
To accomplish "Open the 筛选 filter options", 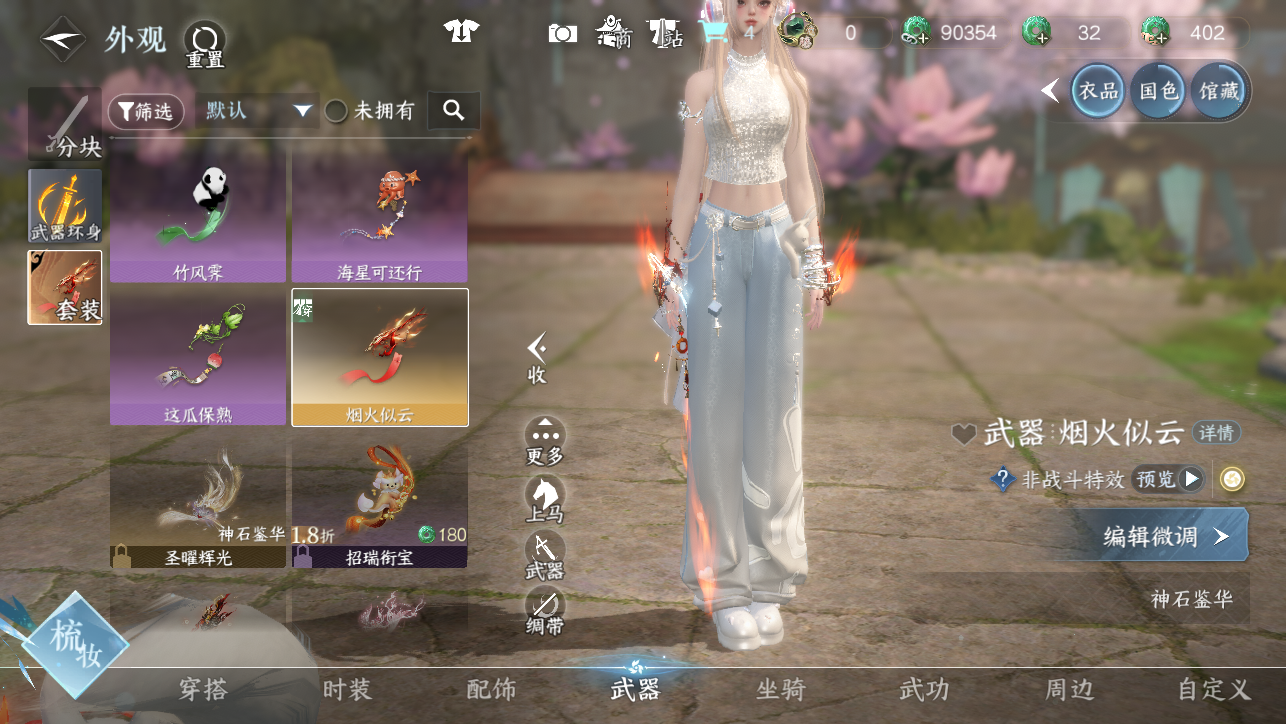I will (x=146, y=112).
